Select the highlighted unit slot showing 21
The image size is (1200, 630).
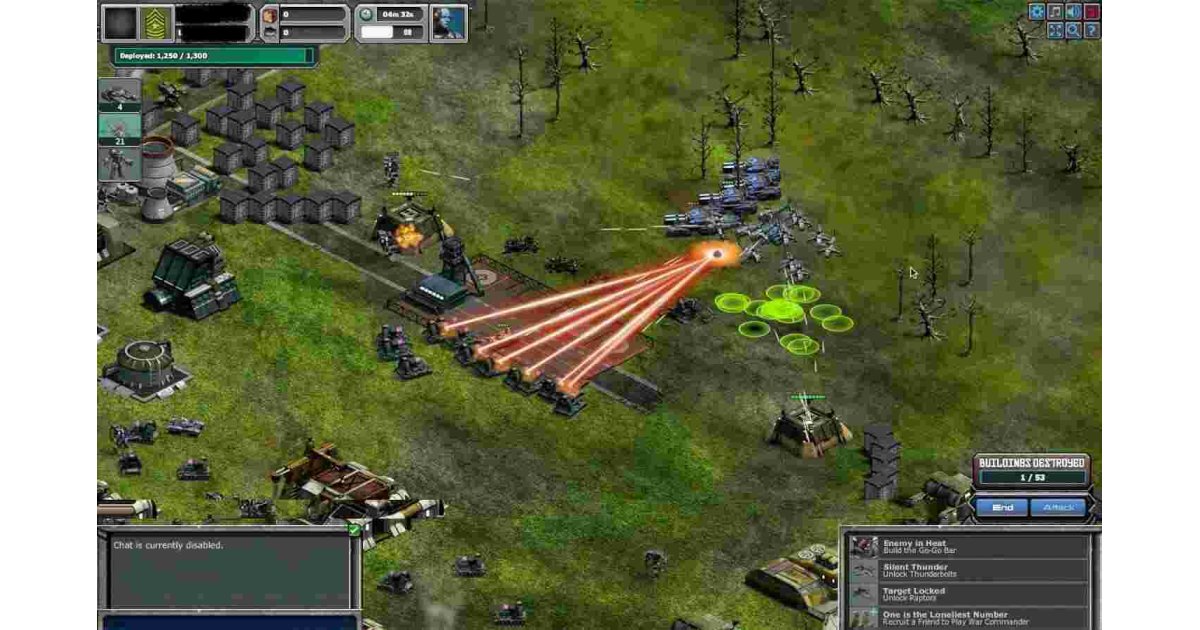tap(119, 129)
